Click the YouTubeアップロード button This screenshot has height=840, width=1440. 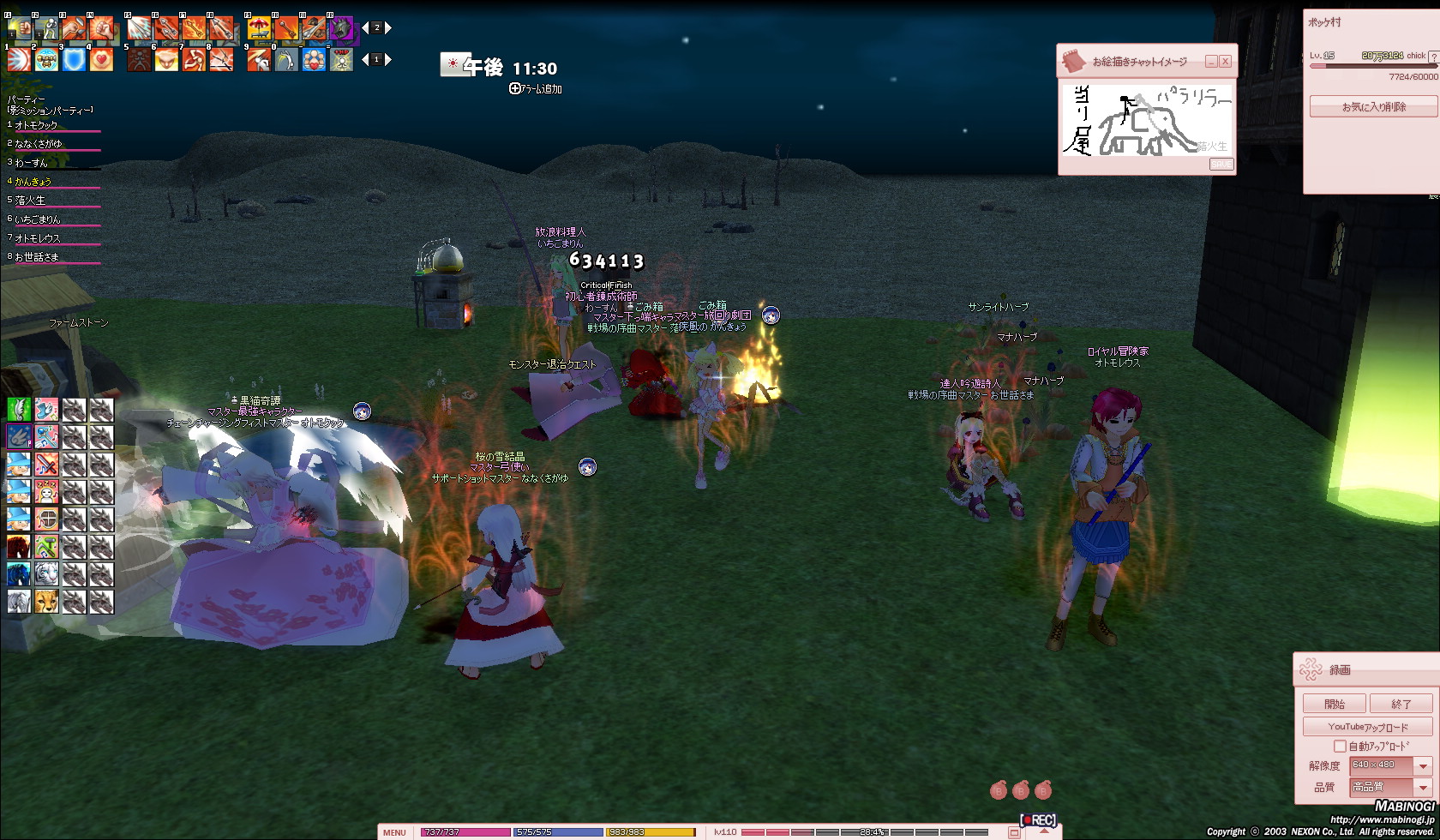1367,727
